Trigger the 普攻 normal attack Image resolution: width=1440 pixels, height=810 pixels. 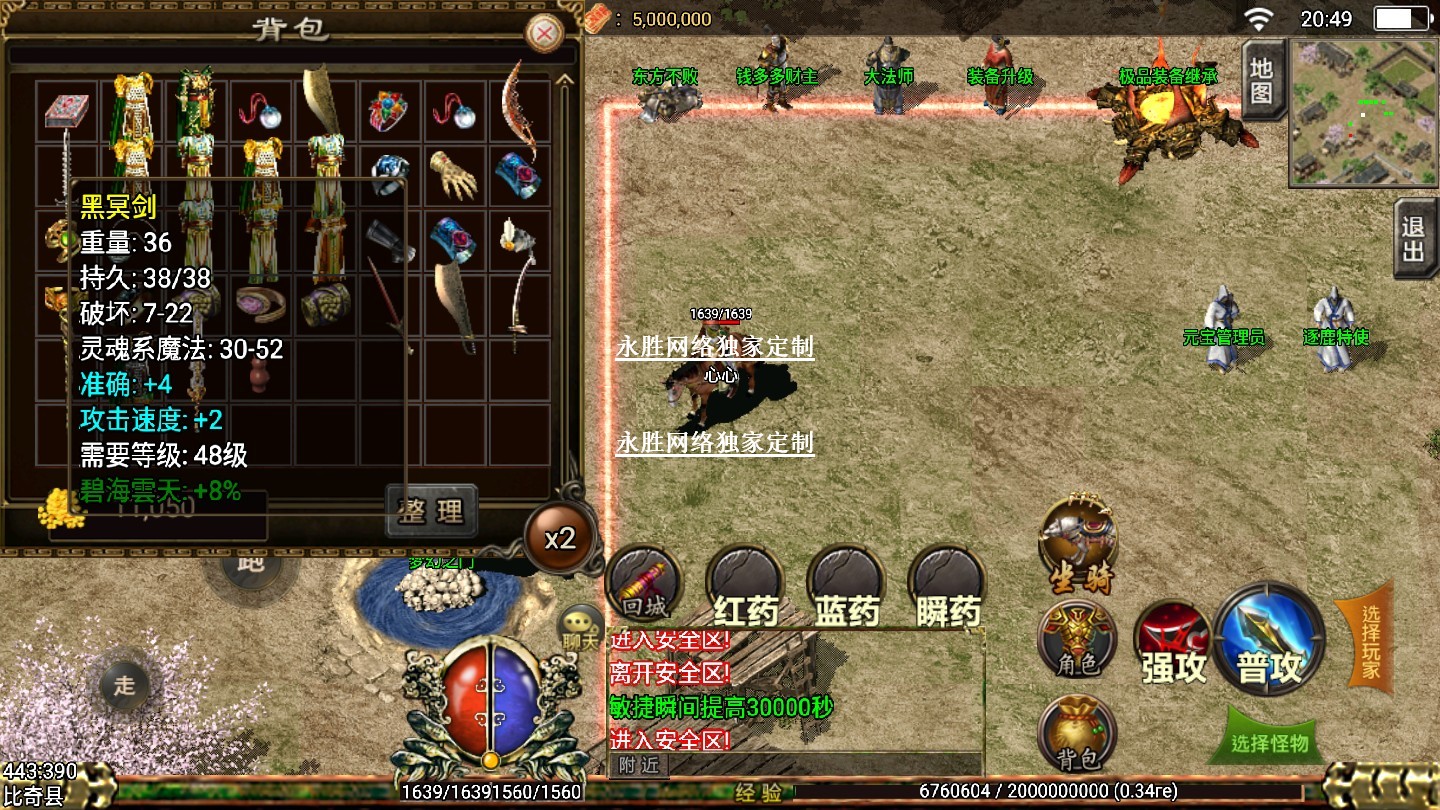click(1270, 639)
